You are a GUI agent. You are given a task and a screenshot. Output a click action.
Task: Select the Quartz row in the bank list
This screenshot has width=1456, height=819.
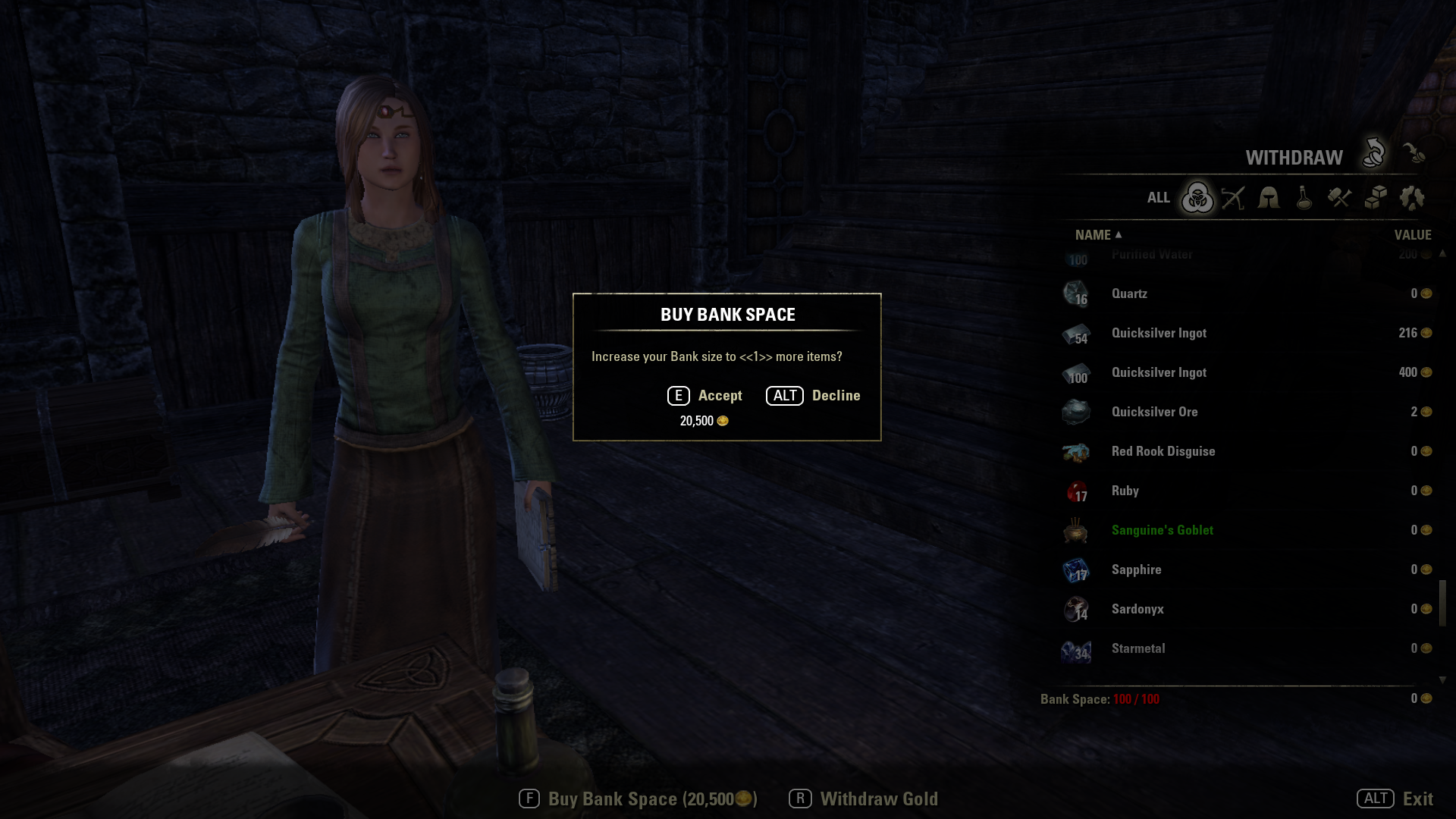[1129, 293]
